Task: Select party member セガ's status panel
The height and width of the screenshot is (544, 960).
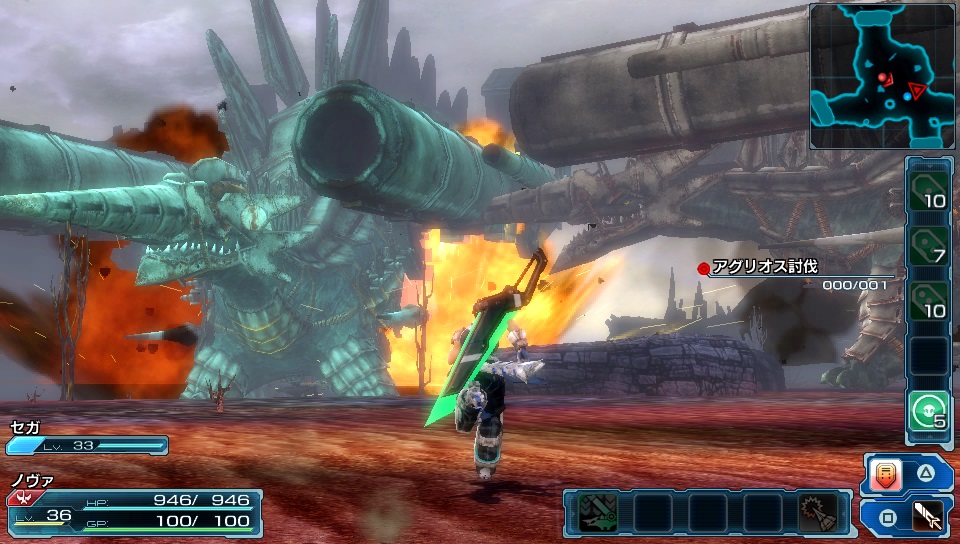Action: click(86, 438)
